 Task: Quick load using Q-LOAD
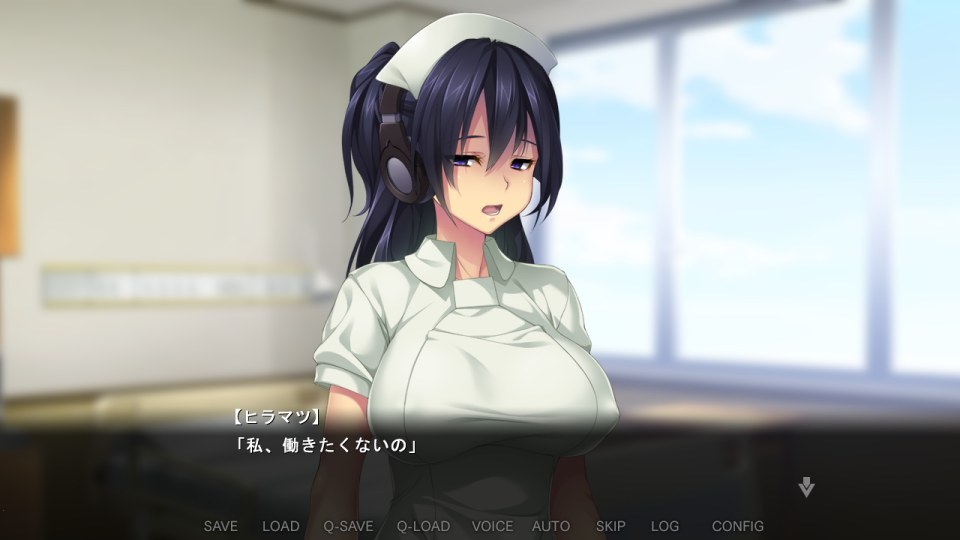coord(423,526)
